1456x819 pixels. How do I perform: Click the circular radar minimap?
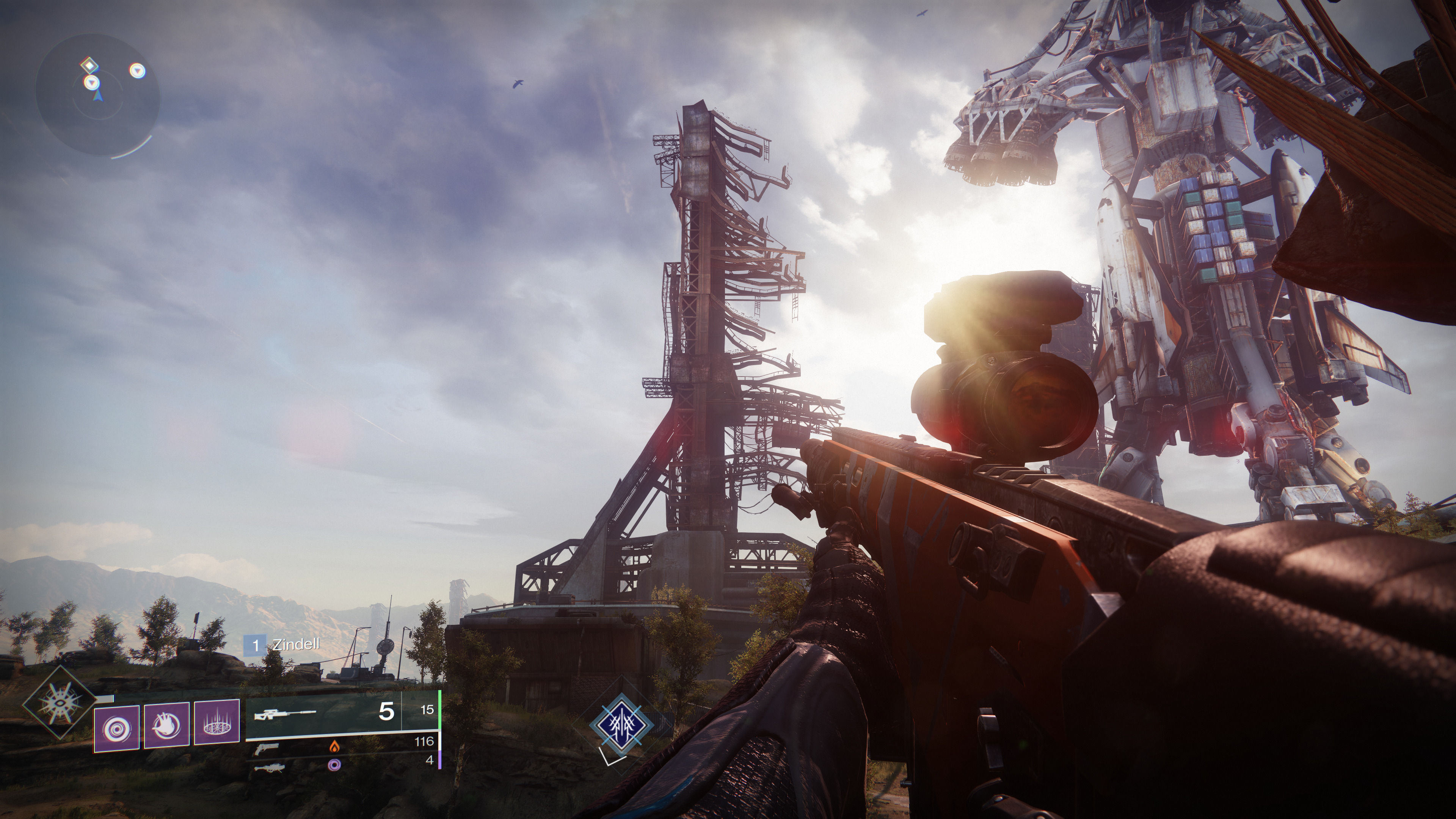click(97, 95)
